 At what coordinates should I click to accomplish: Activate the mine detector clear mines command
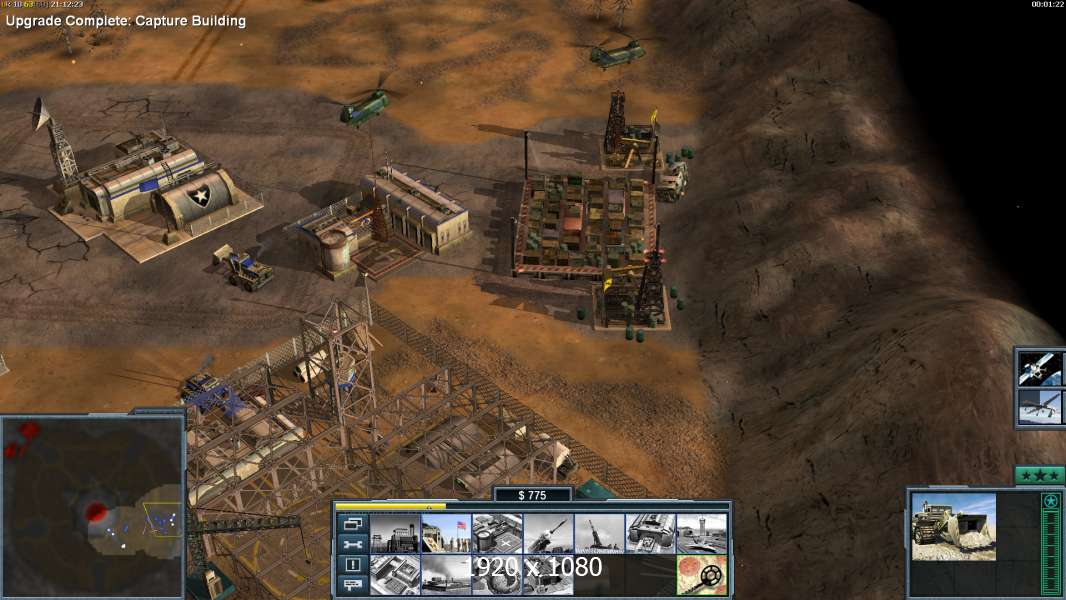pyautogui.click(x=701, y=575)
